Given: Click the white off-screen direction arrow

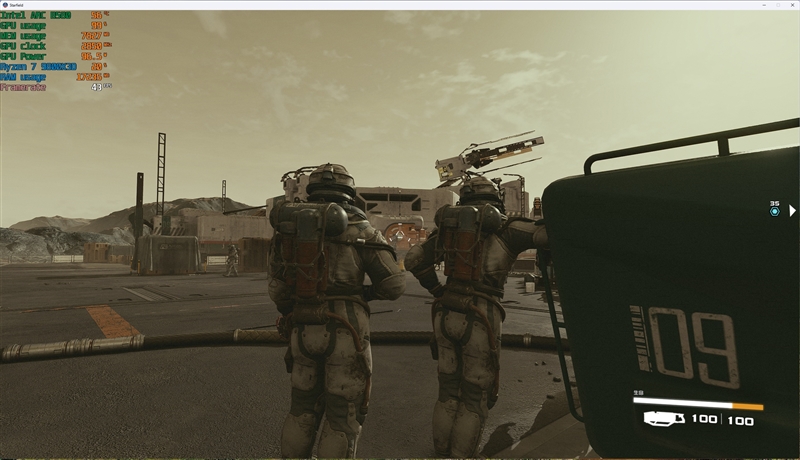Looking at the screenshot, I should (792, 211).
